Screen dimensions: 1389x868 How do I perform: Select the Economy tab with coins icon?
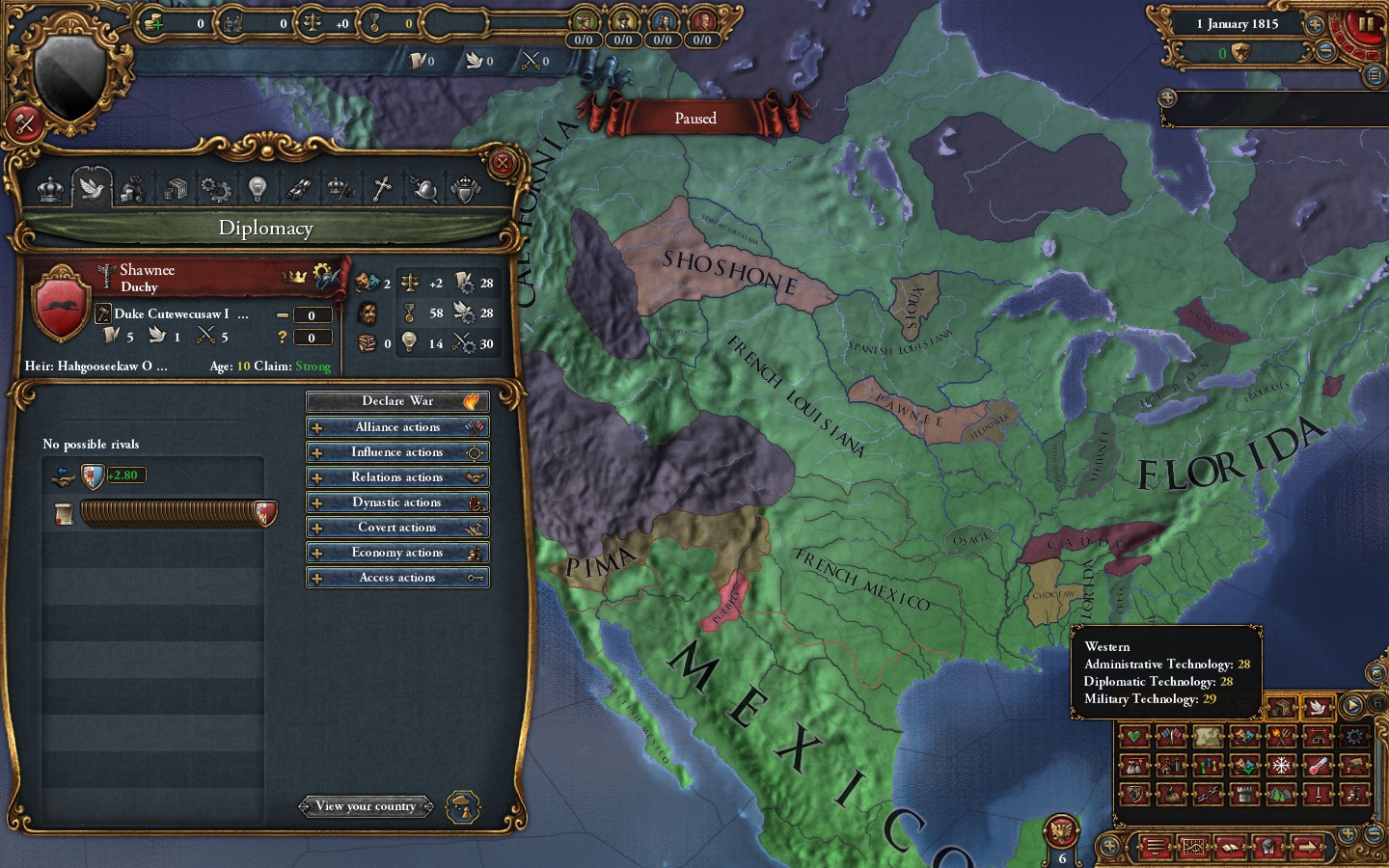coord(132,188)
